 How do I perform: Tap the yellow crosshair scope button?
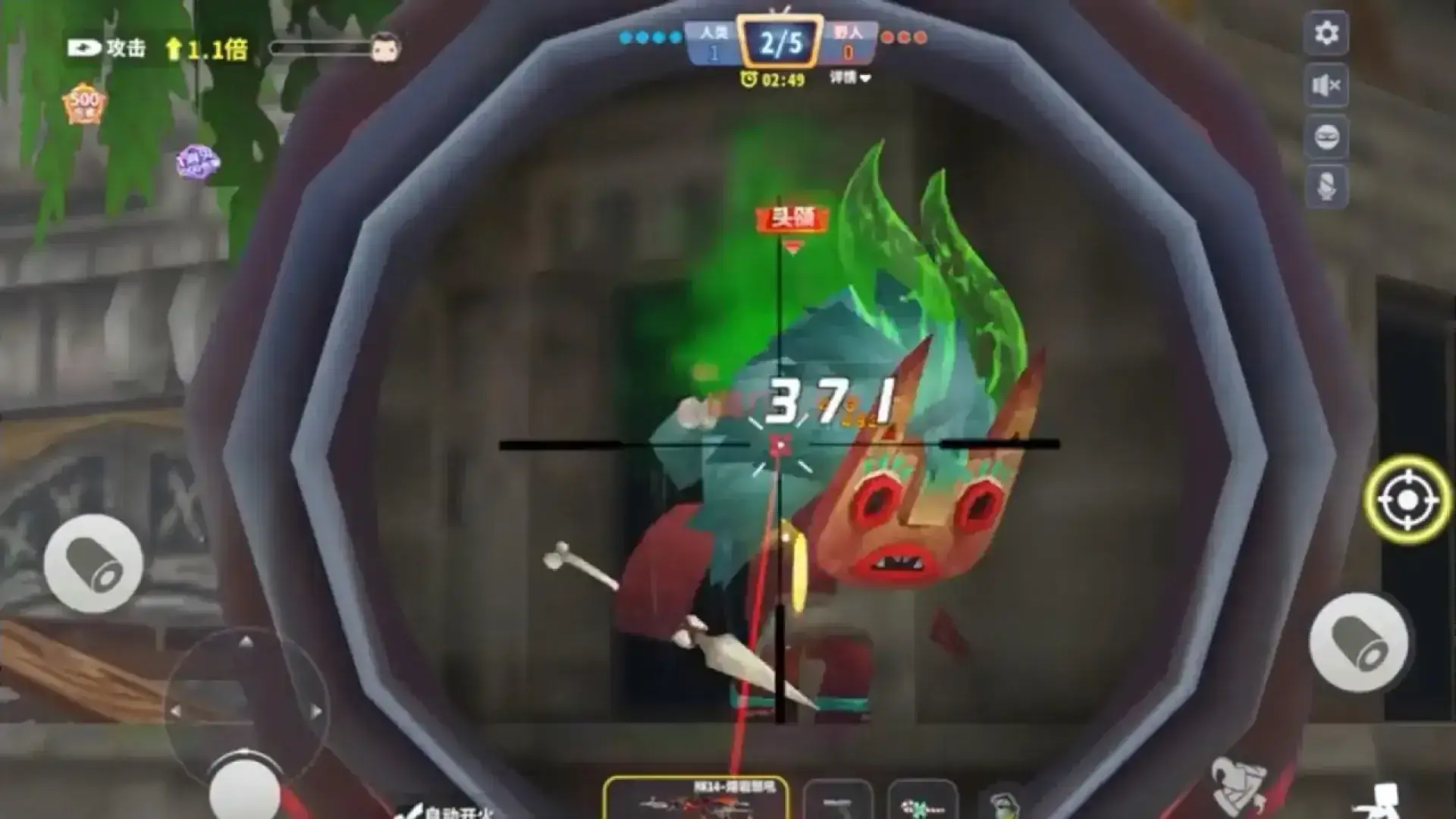pos(1407,500)
